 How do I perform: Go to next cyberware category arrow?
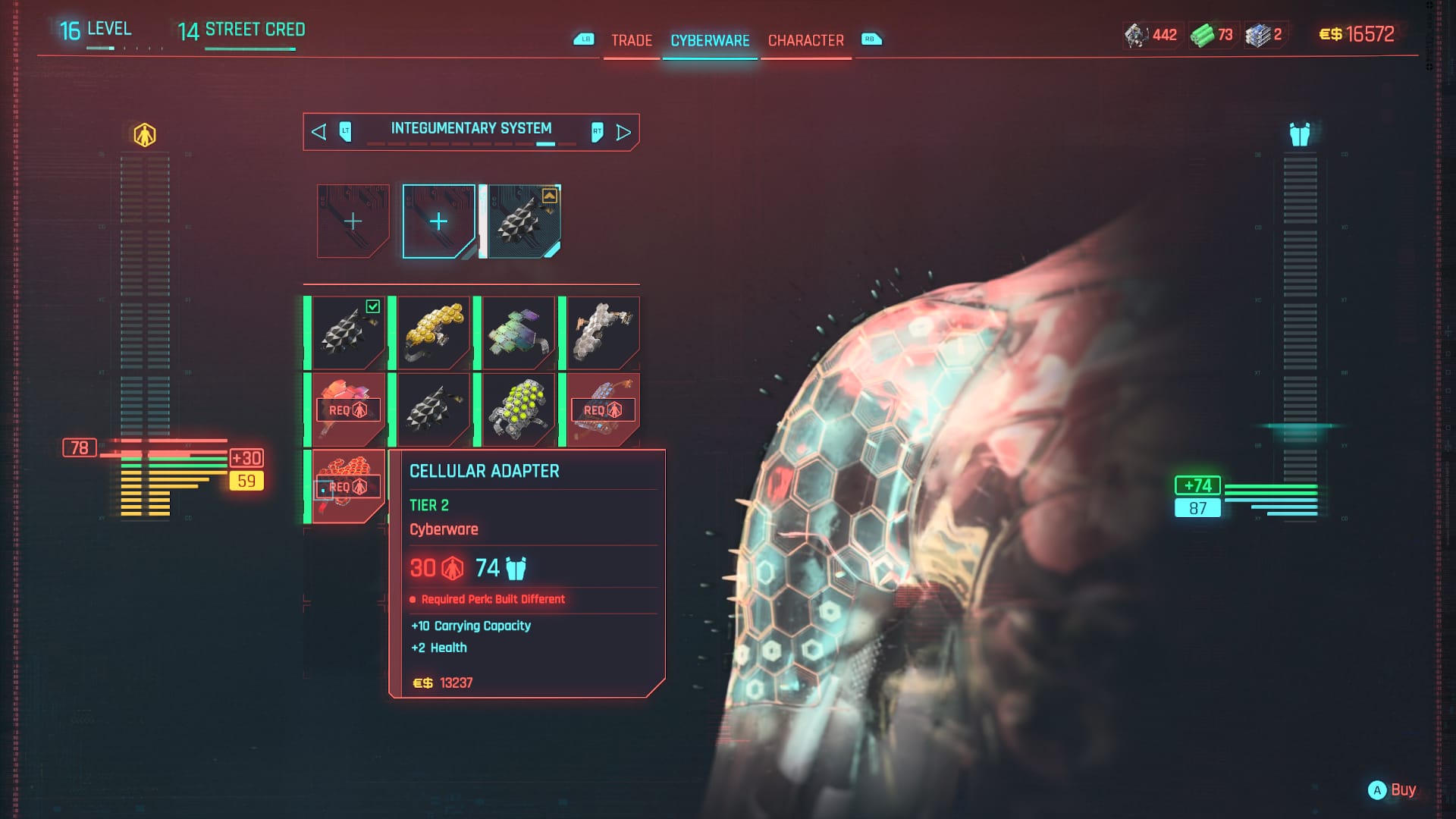(623, 132)
